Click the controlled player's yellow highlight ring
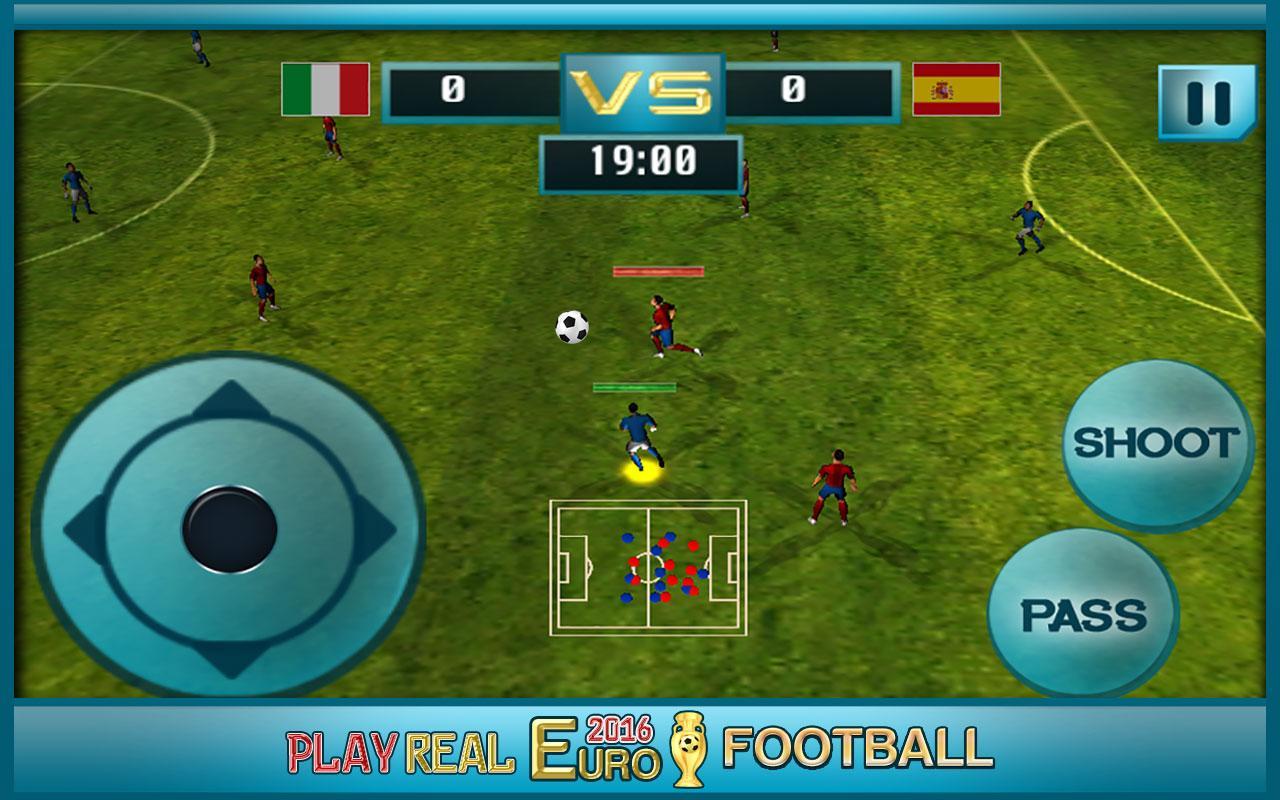 638,472
